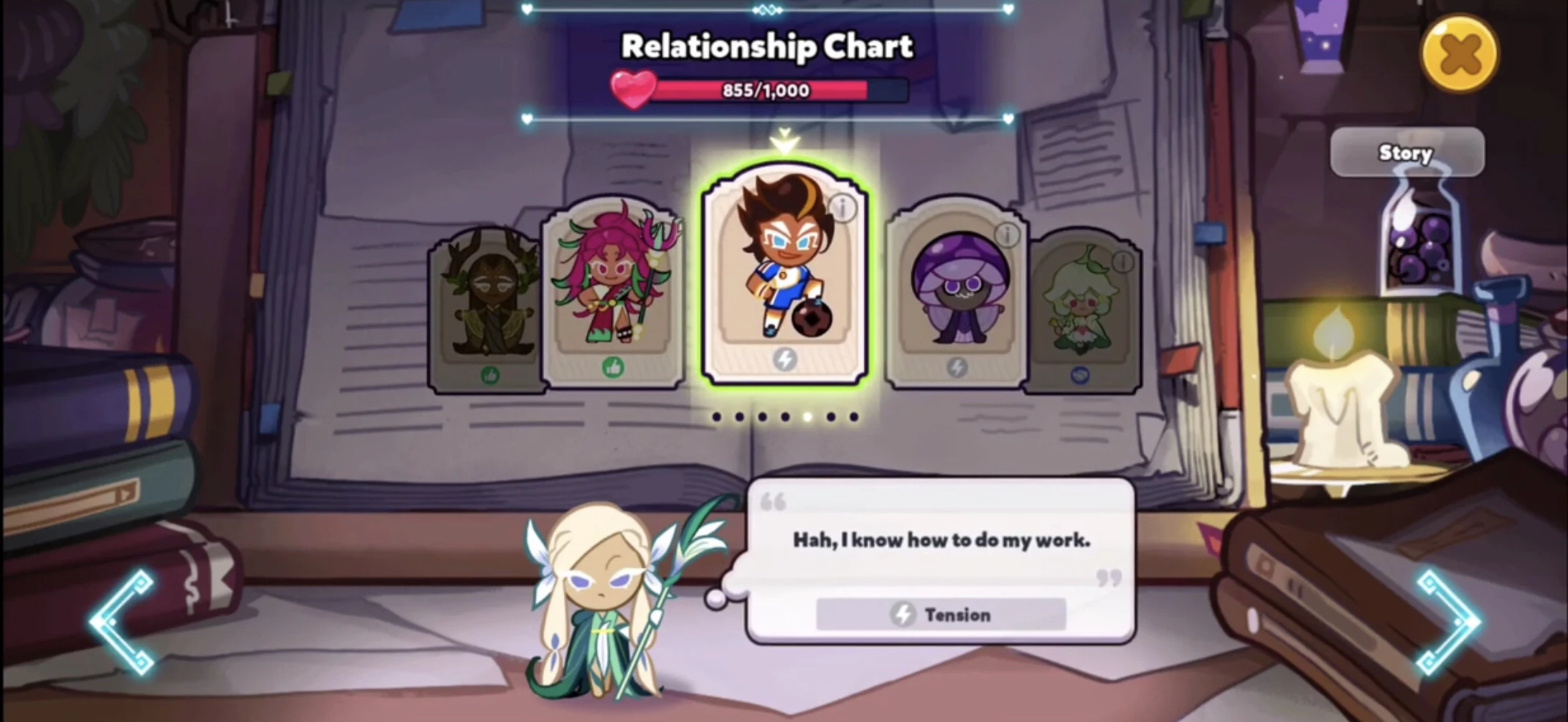
Task: Tap the highlighted page indicator dot
Action: (807, 416)
